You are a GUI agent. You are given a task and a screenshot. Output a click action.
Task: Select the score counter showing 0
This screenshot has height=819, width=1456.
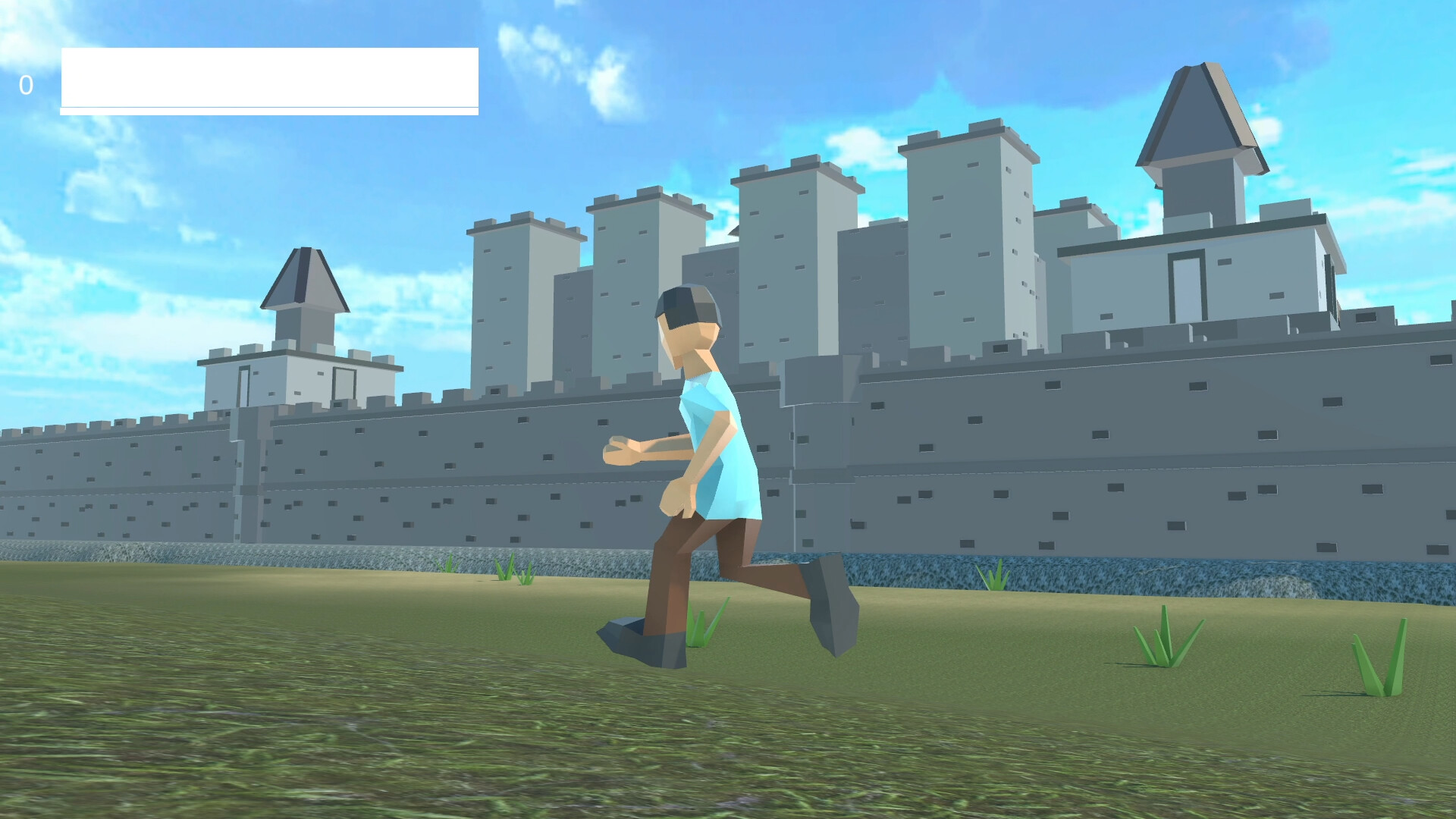pyautogui.click(x=27, y=83)
